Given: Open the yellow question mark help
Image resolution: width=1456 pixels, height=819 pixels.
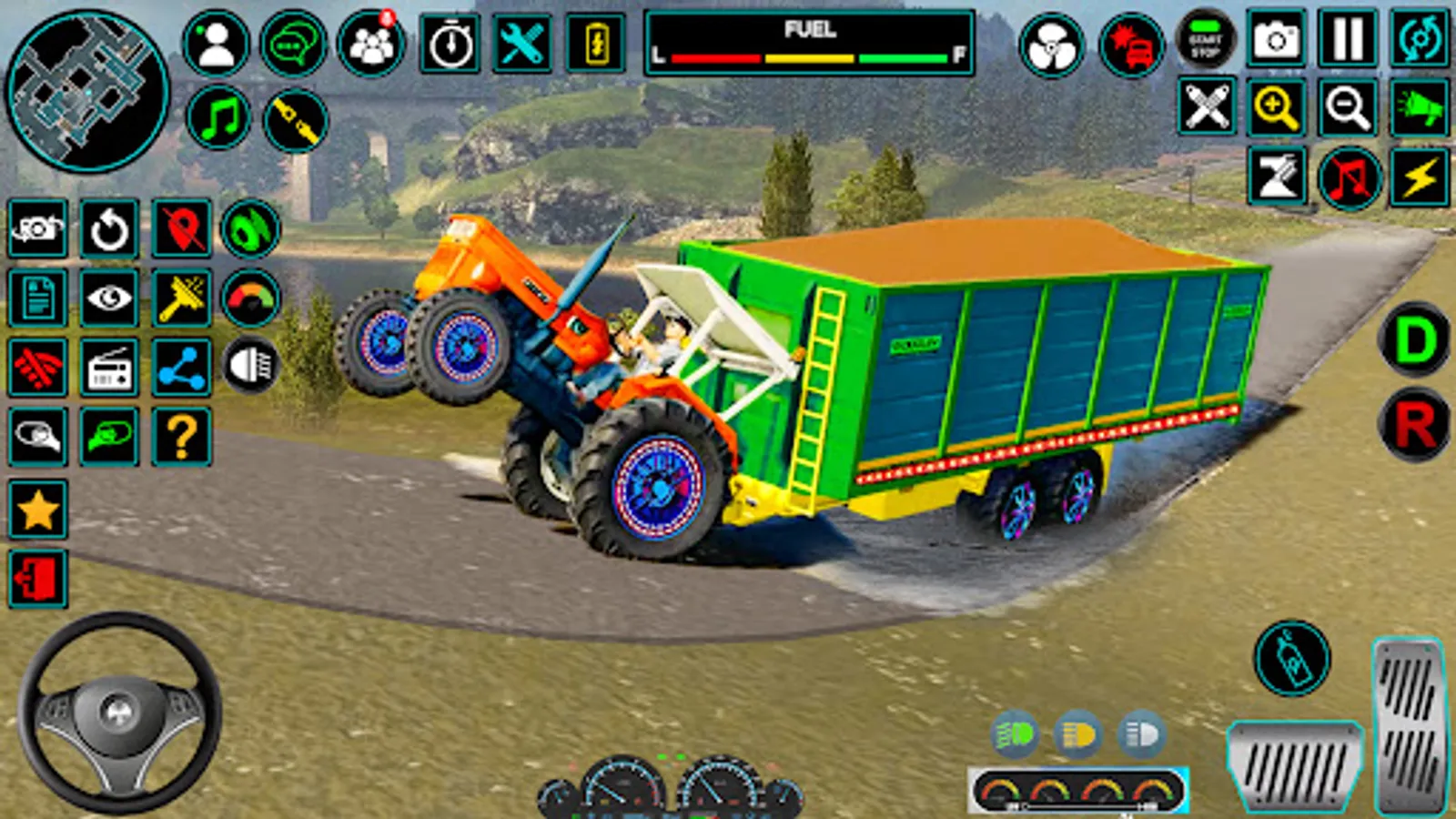Looking at the screenshot, I should pos(181,438).
